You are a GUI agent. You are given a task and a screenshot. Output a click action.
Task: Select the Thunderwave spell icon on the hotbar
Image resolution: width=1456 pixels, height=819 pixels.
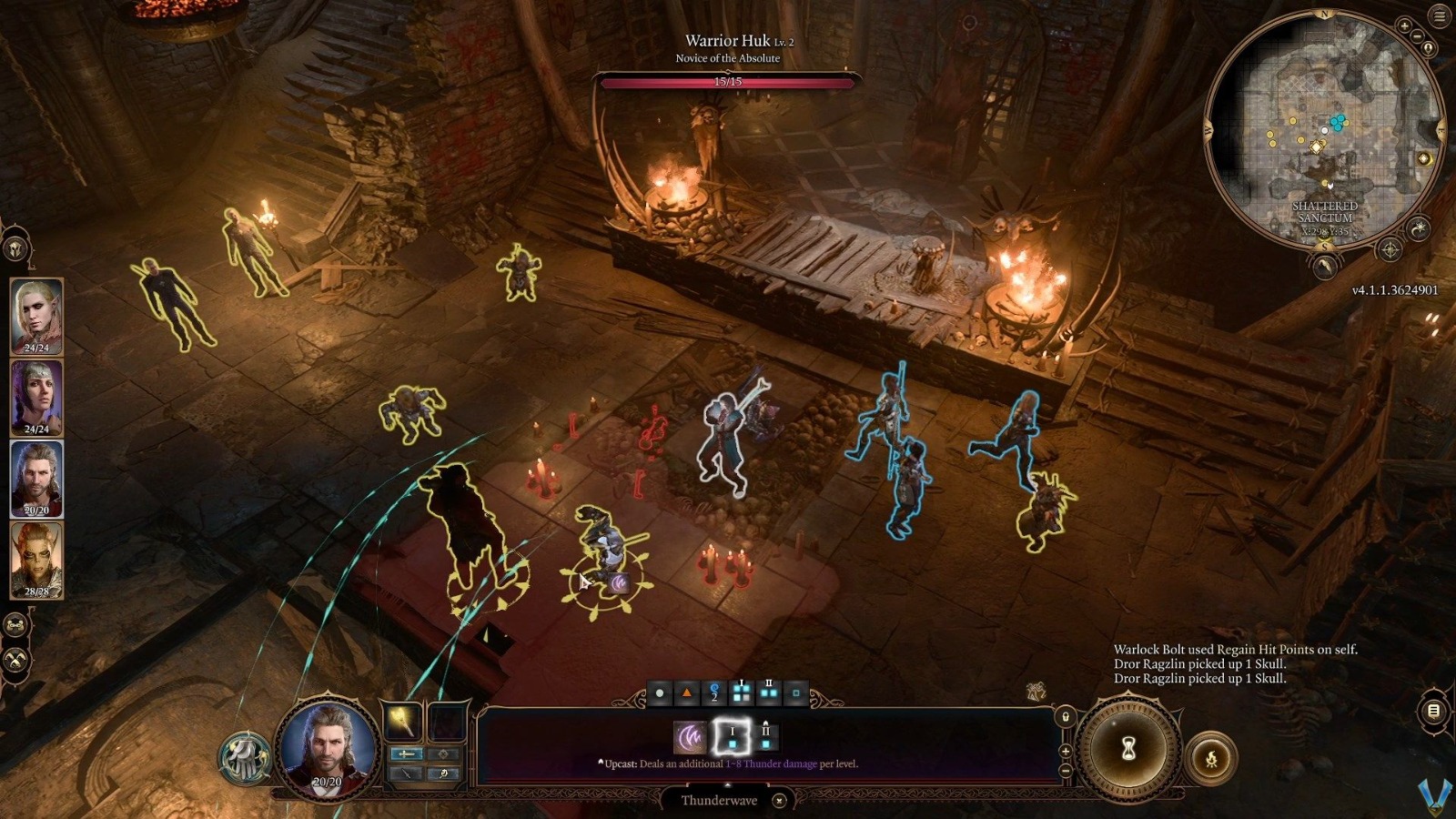(691, 735)
